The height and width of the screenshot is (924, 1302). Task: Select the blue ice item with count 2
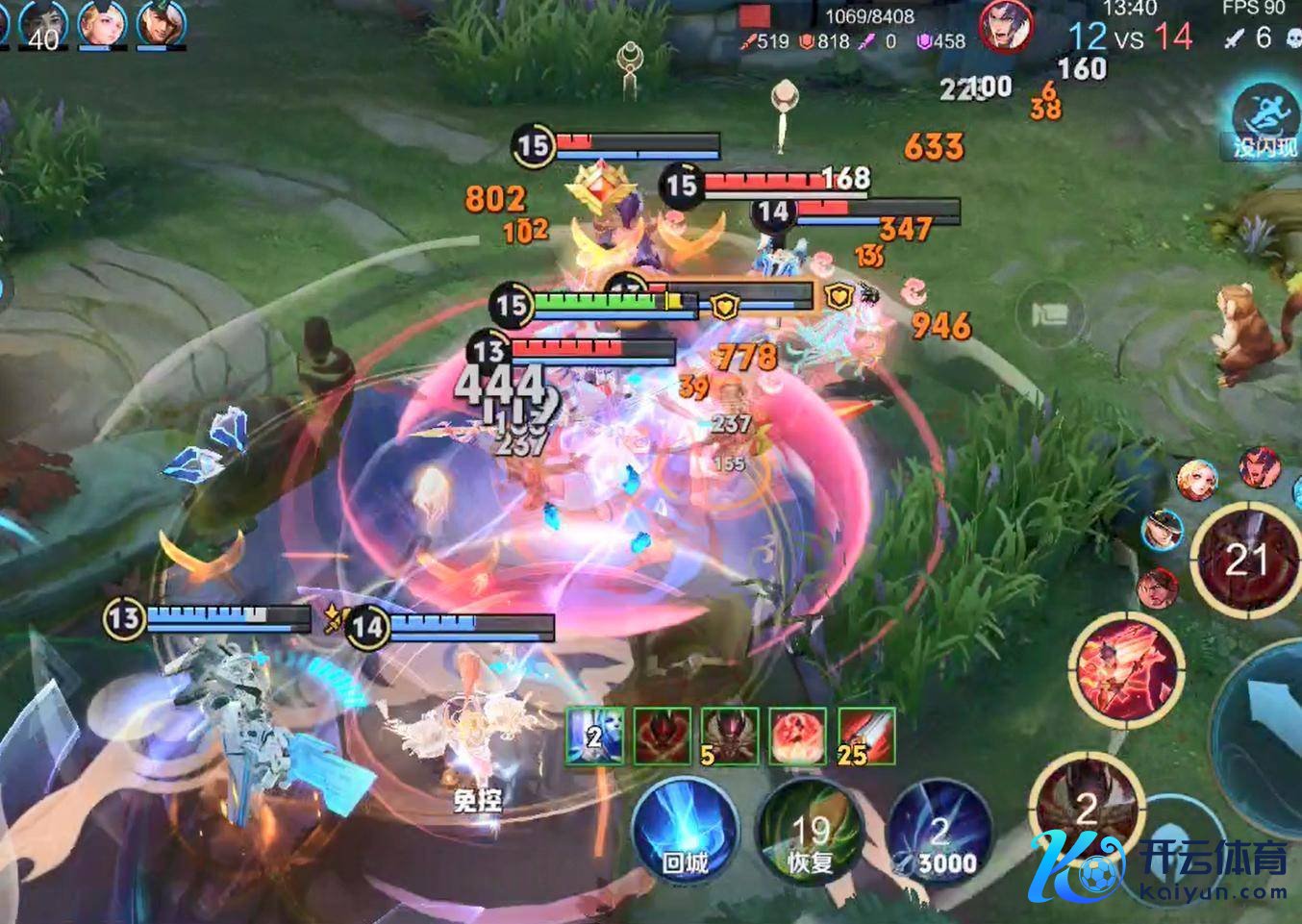click(593, 737)
